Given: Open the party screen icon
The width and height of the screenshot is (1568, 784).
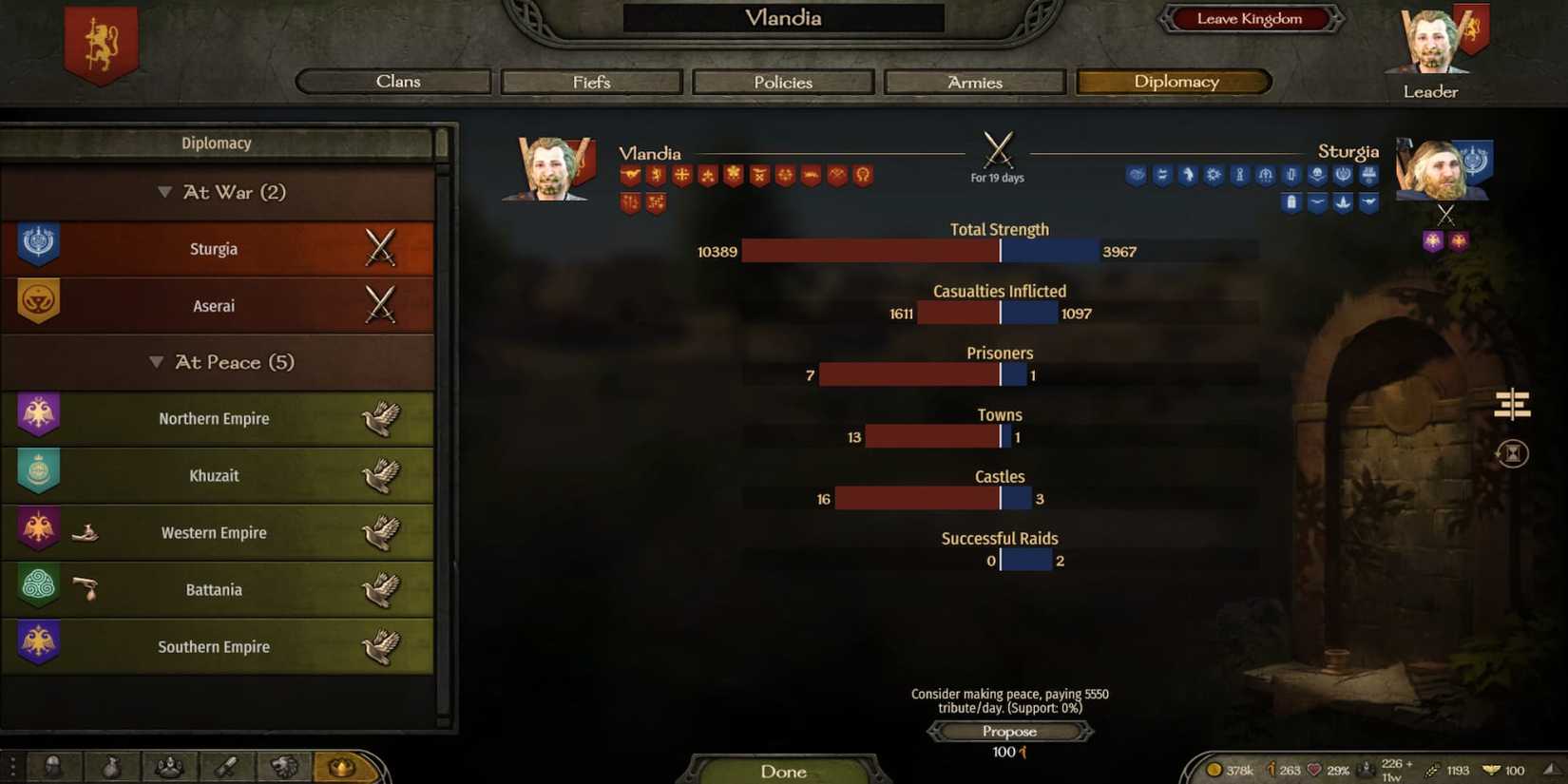Looking at the screenshot, I should click(x=169, y=766).
